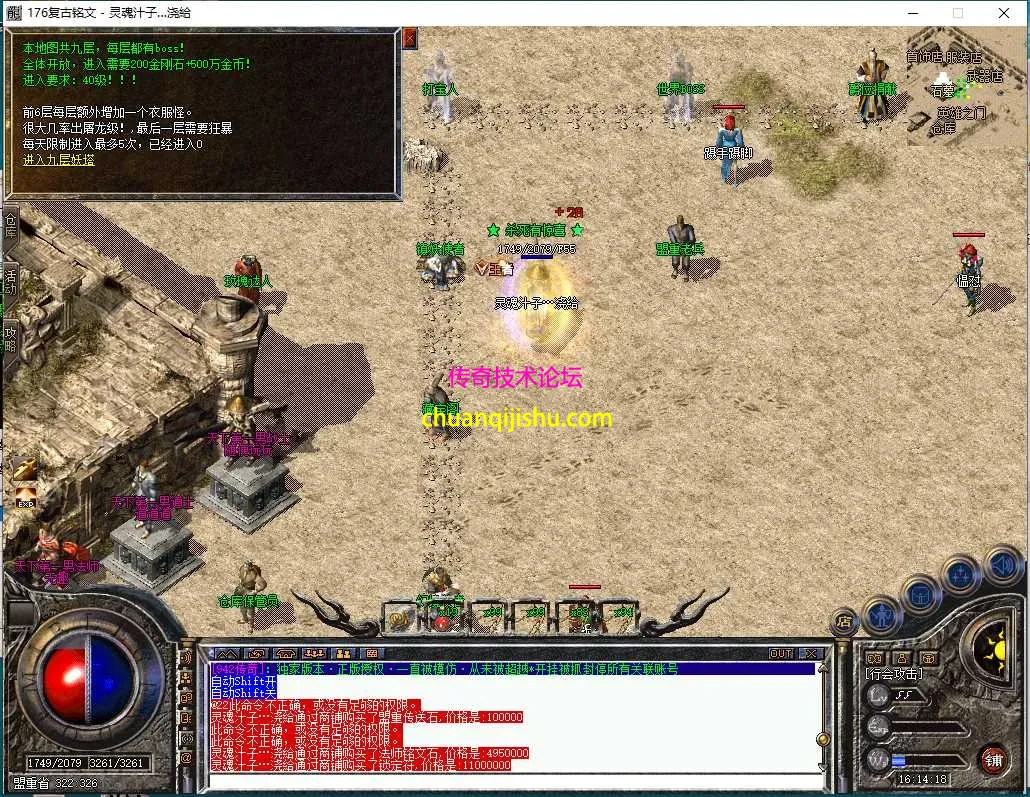Open the 仓库 side tab
This screenshot has width=1030, height=797.
[x=10, y=223]
